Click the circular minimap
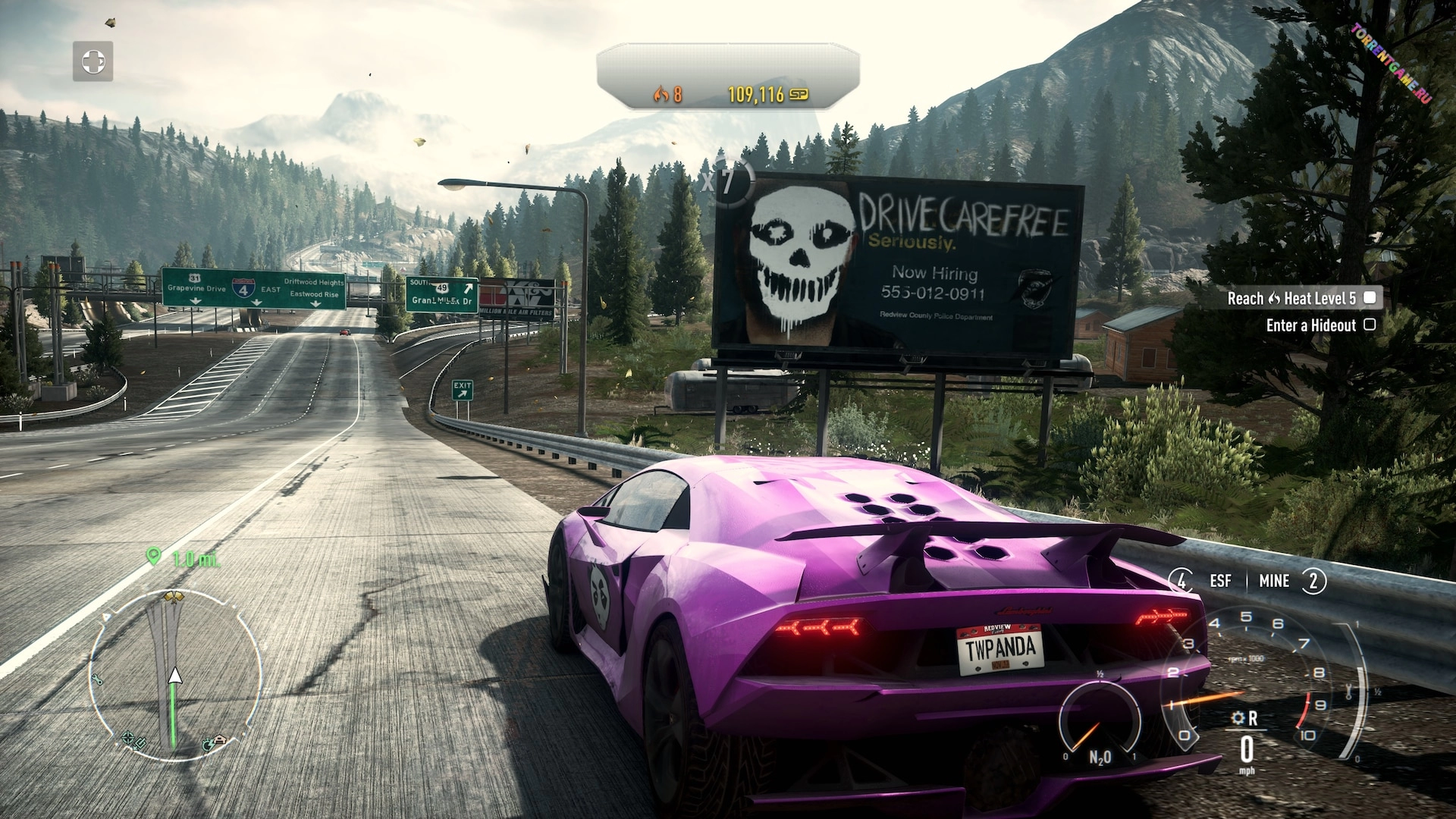Image resolution: width=1456 pixels, height=819 pixels. (x=174, y=675)
